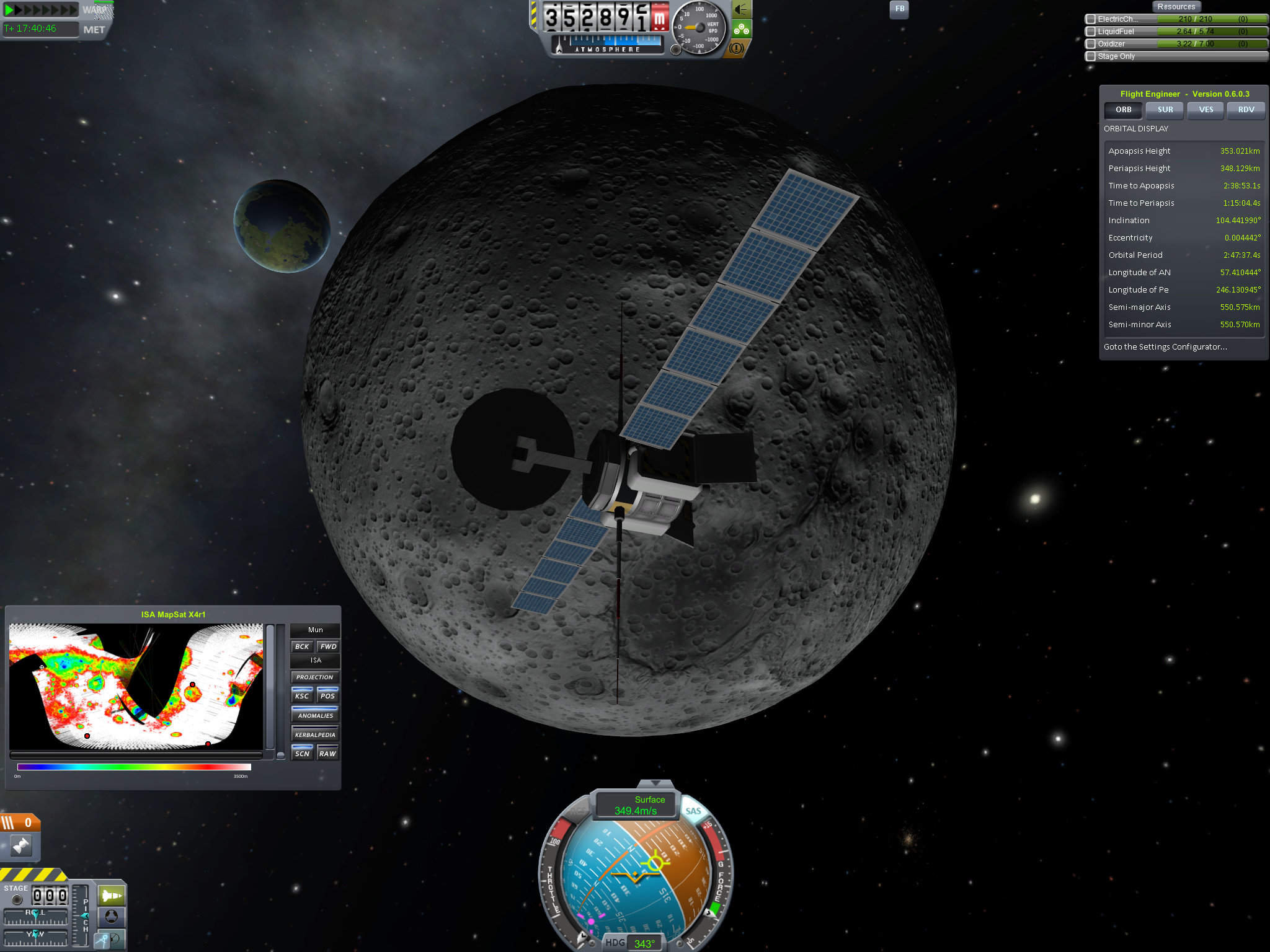Viewport: 1270px width, 952px height.
Task: Click the Surface speed readout on navball
Action: coord(636,806)
